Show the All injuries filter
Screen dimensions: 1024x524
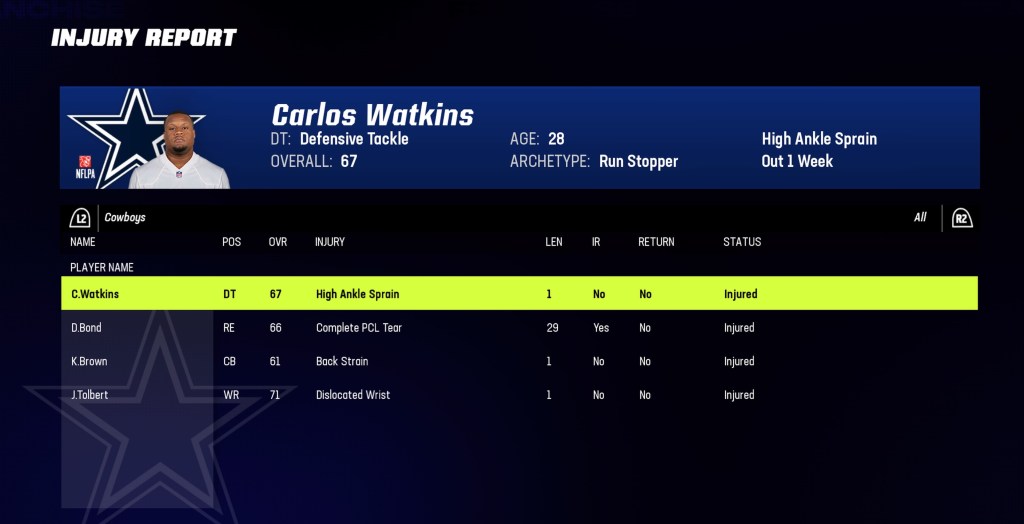point(920,218)
